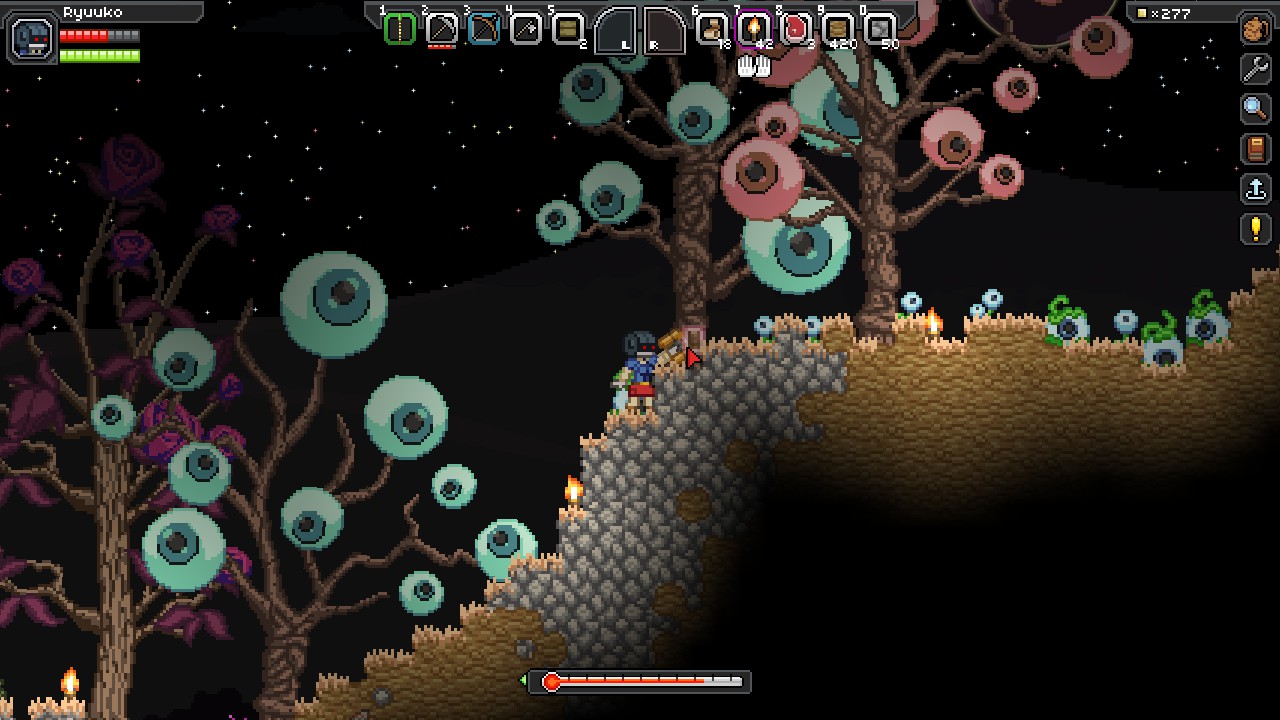Screen dimensions: 1280x720
Task: Click the beam up to ship button
Action: tap(1255, 189)
